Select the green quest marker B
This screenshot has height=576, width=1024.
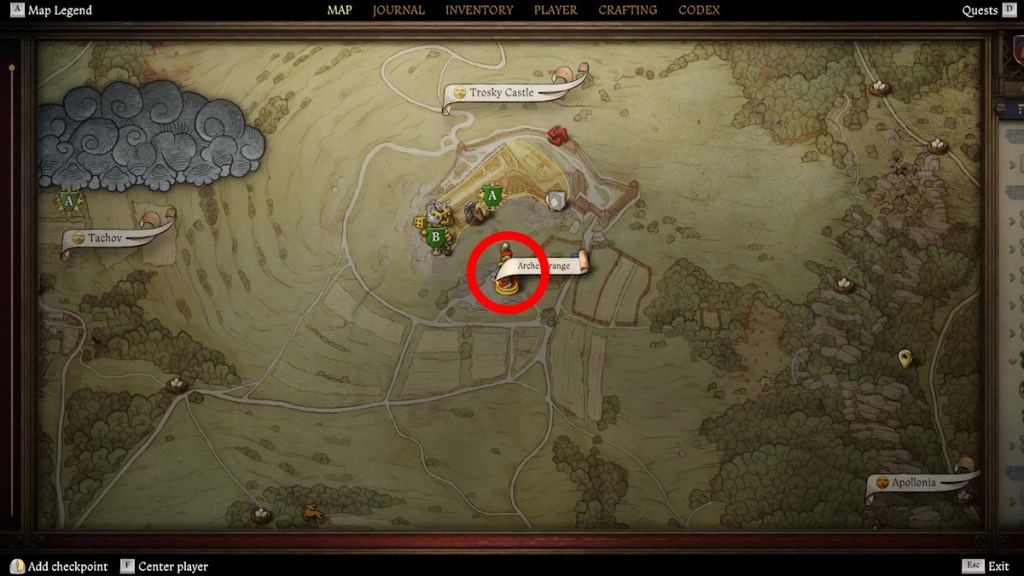click(x=435, y=238)
